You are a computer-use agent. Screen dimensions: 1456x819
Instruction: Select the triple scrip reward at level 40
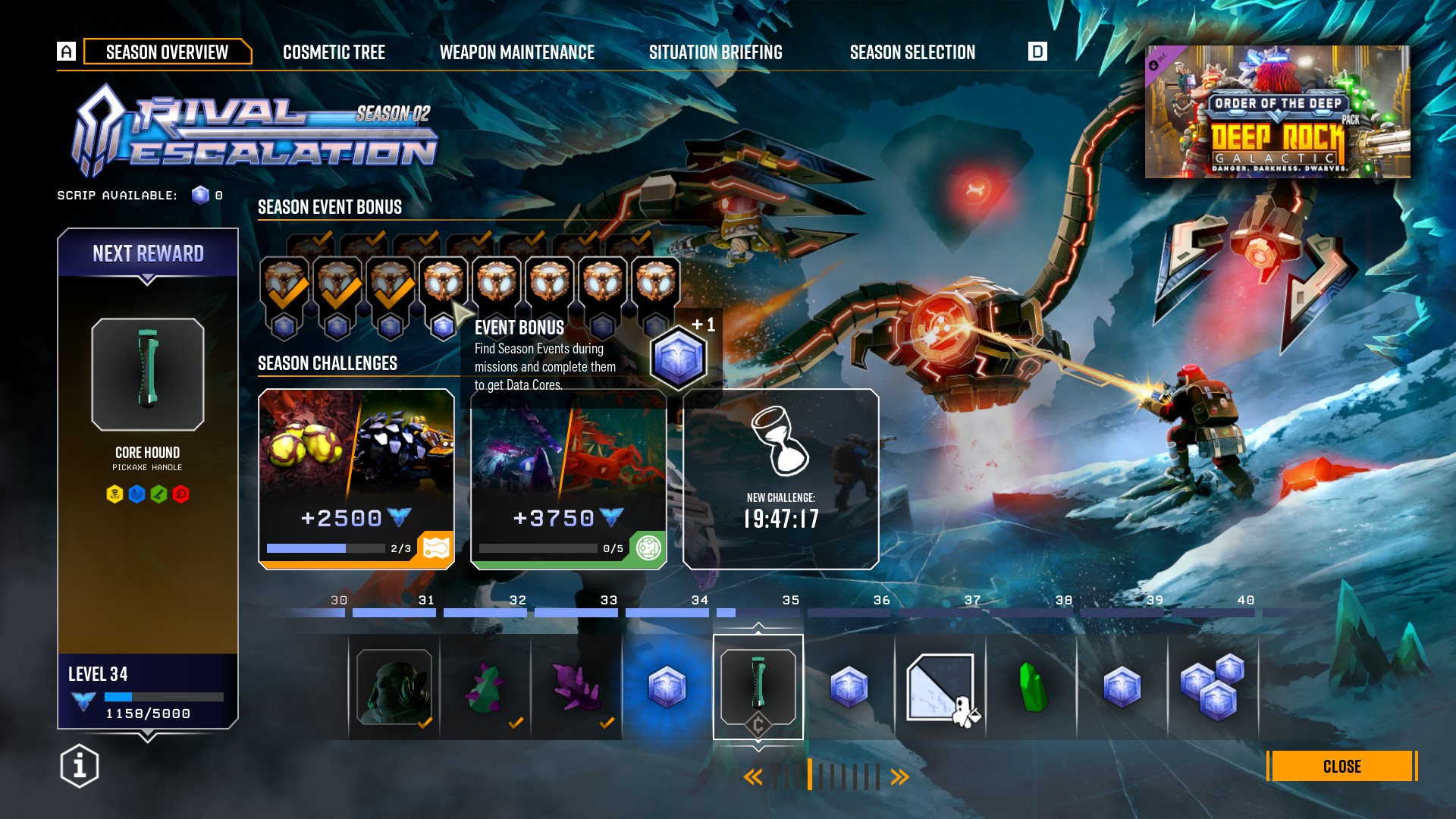pos(1213,687)
